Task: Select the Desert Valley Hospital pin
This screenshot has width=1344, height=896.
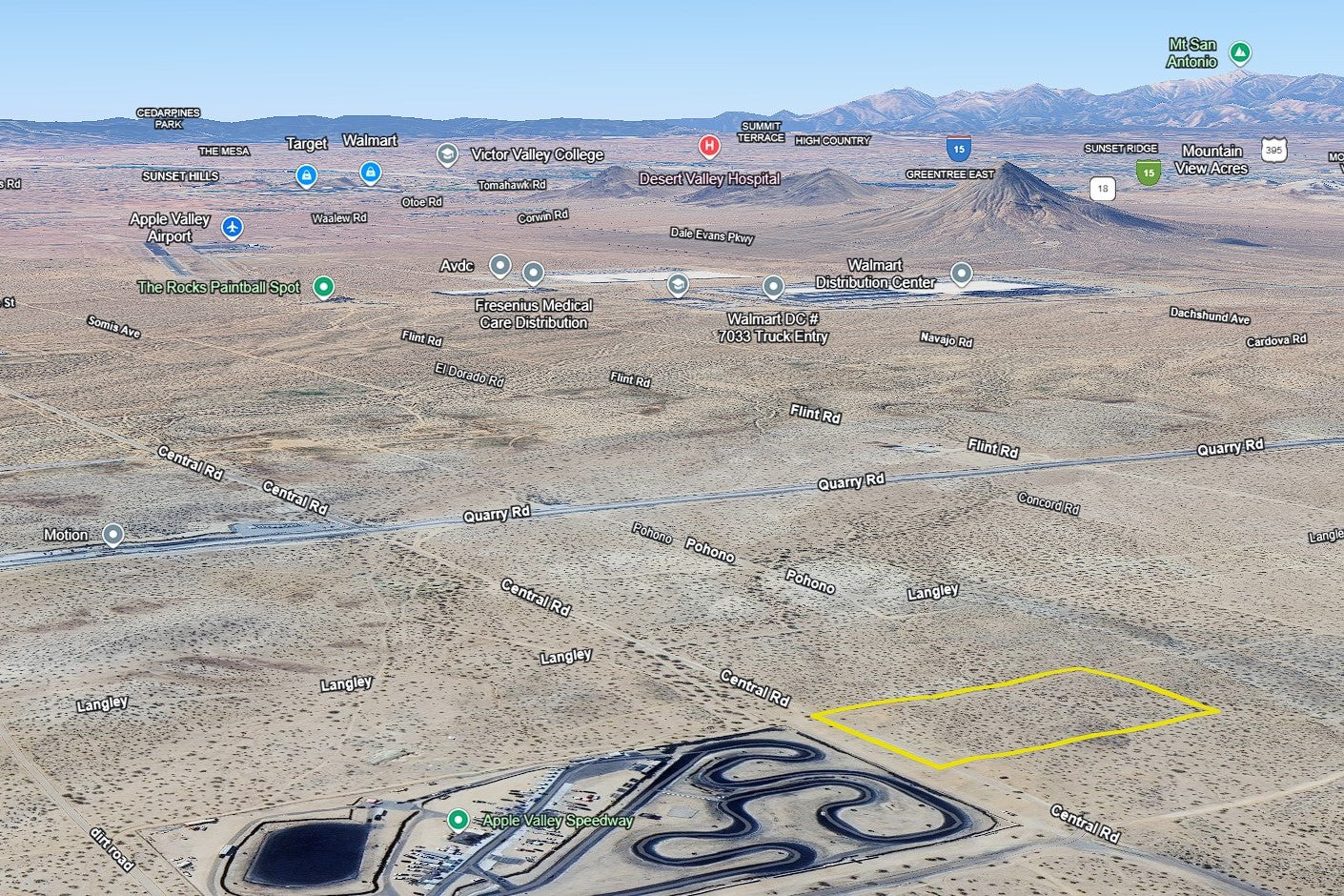Action: click(x=708, y=146)
